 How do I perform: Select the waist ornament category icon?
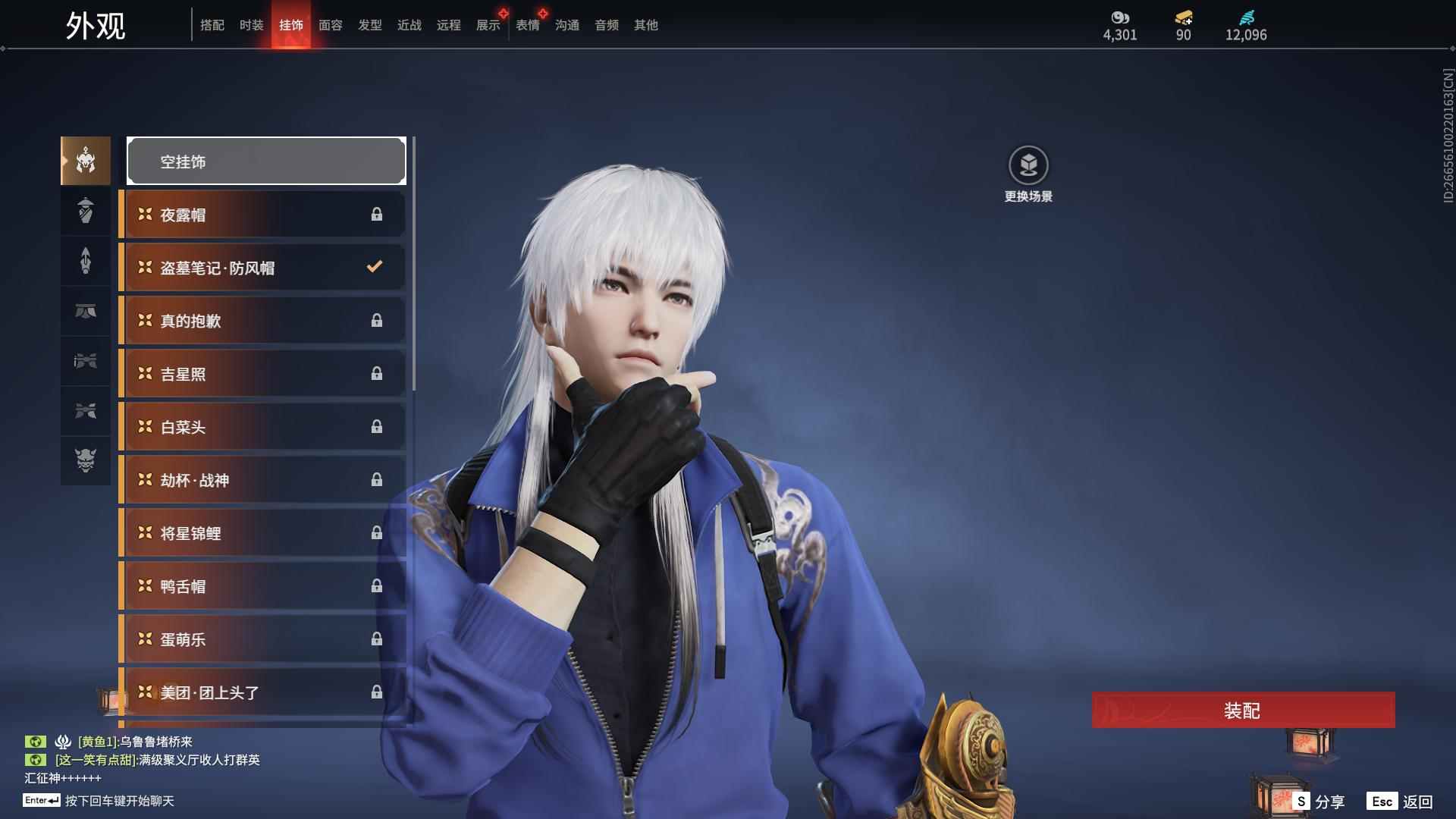click(x=85, y=311)
